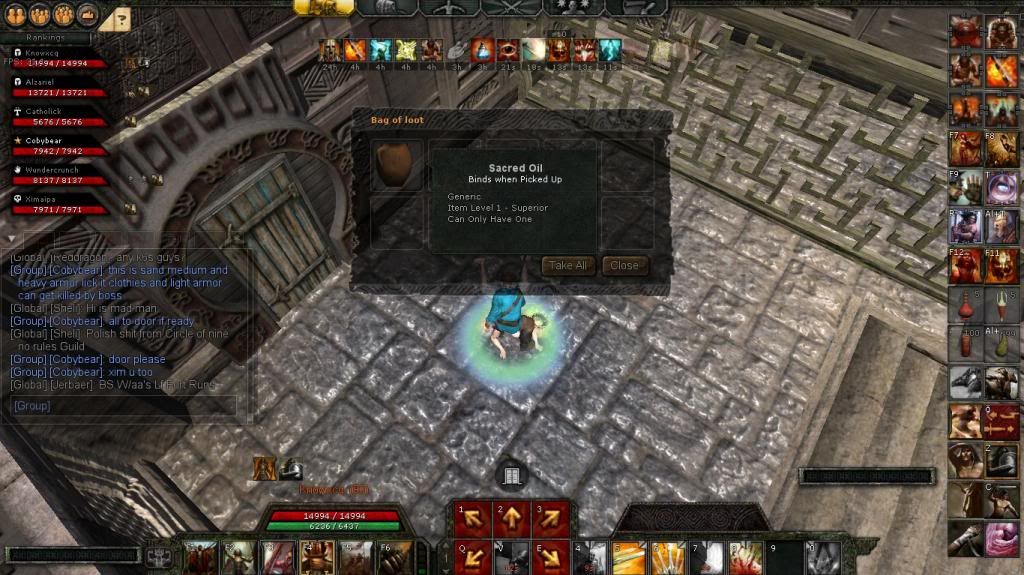Click the door icon above the combat arrows

coord(511,476)
